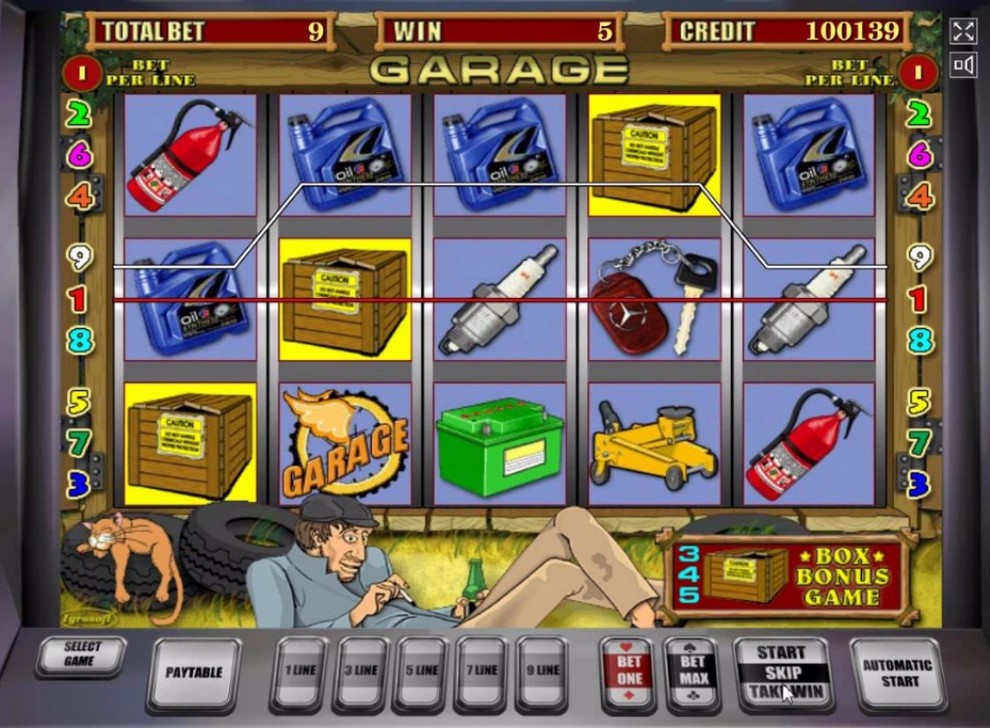The width and height of the screenshot is (990, 728).
Task: Open the Select Game menu
Action: (80, 655)
